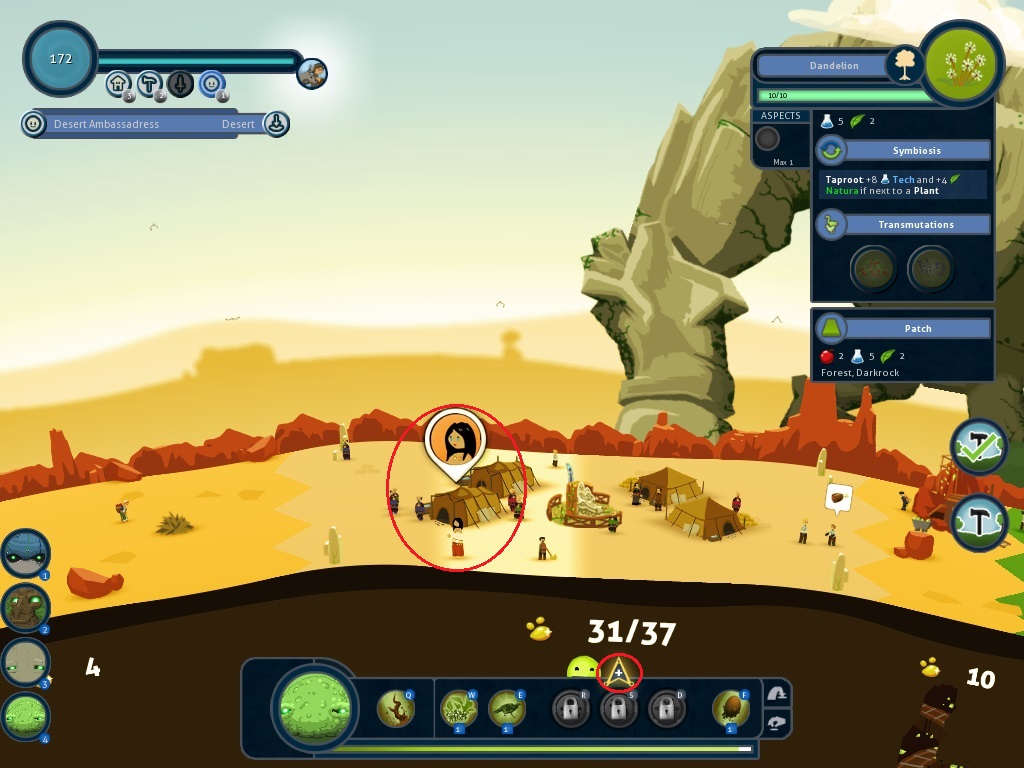
Task: Open the Symbiosis section header
Action: click(916, 151)
